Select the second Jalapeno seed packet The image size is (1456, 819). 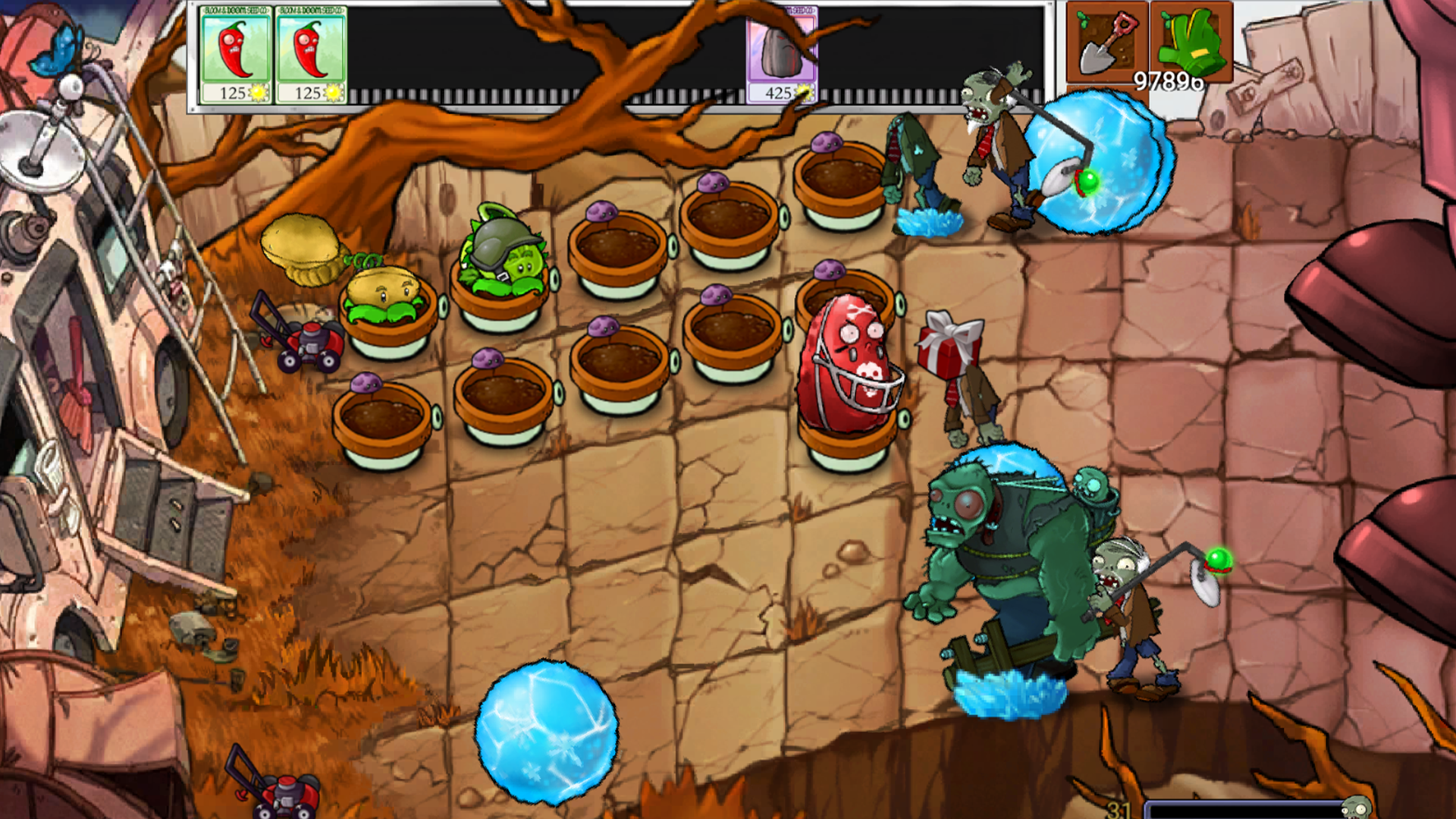click(x=312, y=53)
